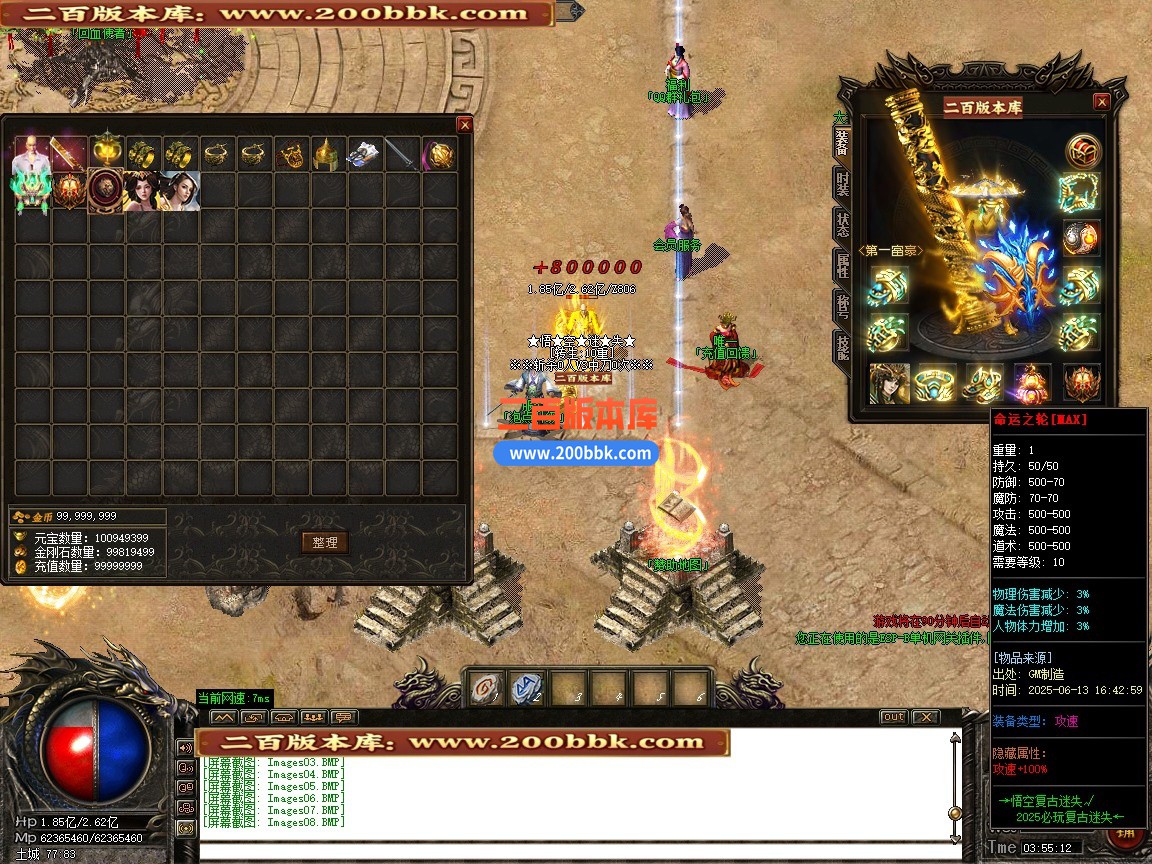The height and width of the screenshot is (864, 1152).
Task: Close the character equipment panel
Action: [x=1101, y=102]
